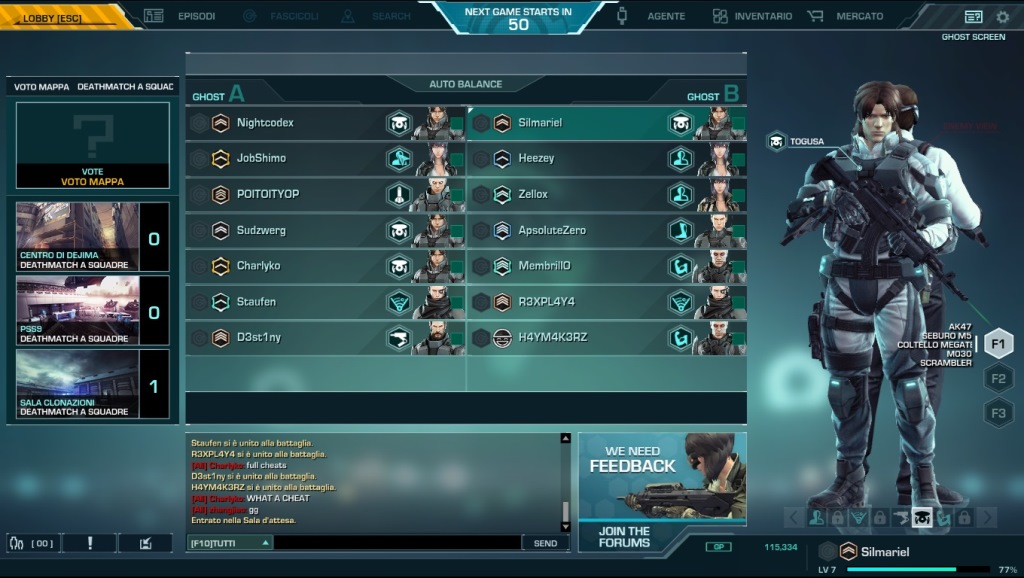The height and width of the screenshot is (578, 1024).
Task: Click the Auto Balance button
Action: [x=466, y=84]
